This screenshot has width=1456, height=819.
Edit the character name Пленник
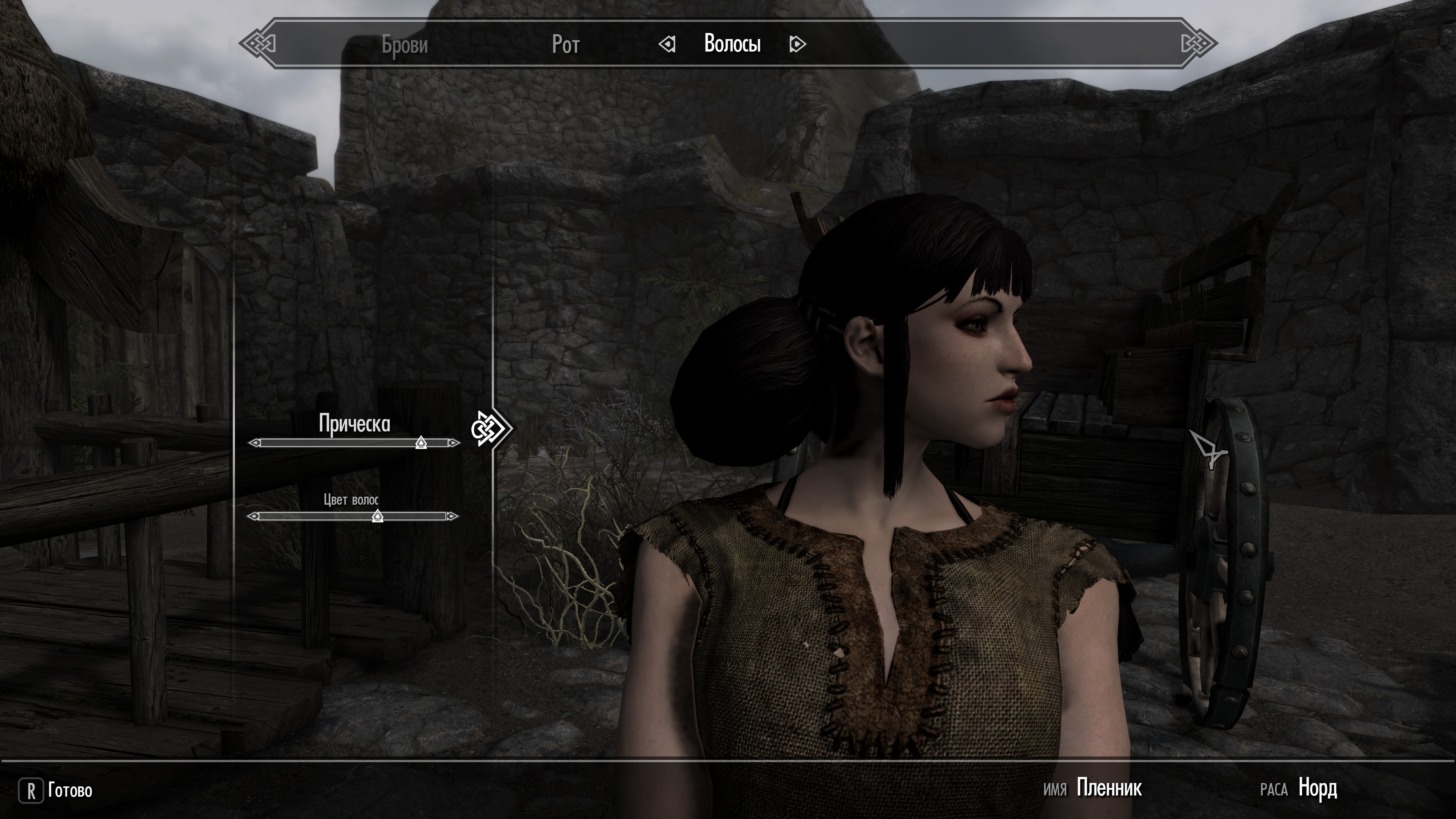[1109, 788]
